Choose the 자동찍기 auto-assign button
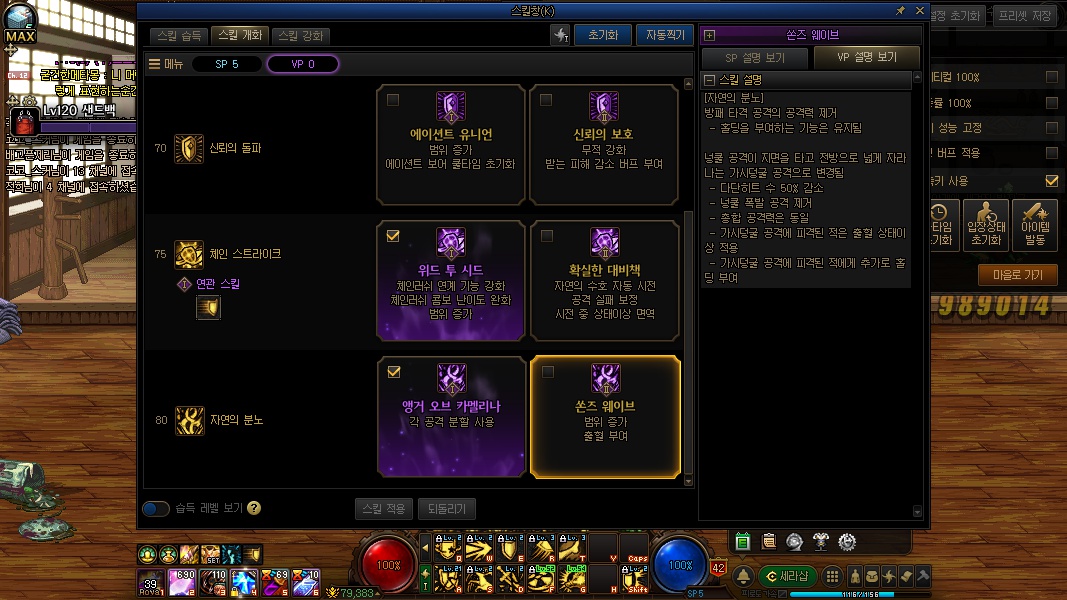1067x600 pixels. tap(664, 35)
